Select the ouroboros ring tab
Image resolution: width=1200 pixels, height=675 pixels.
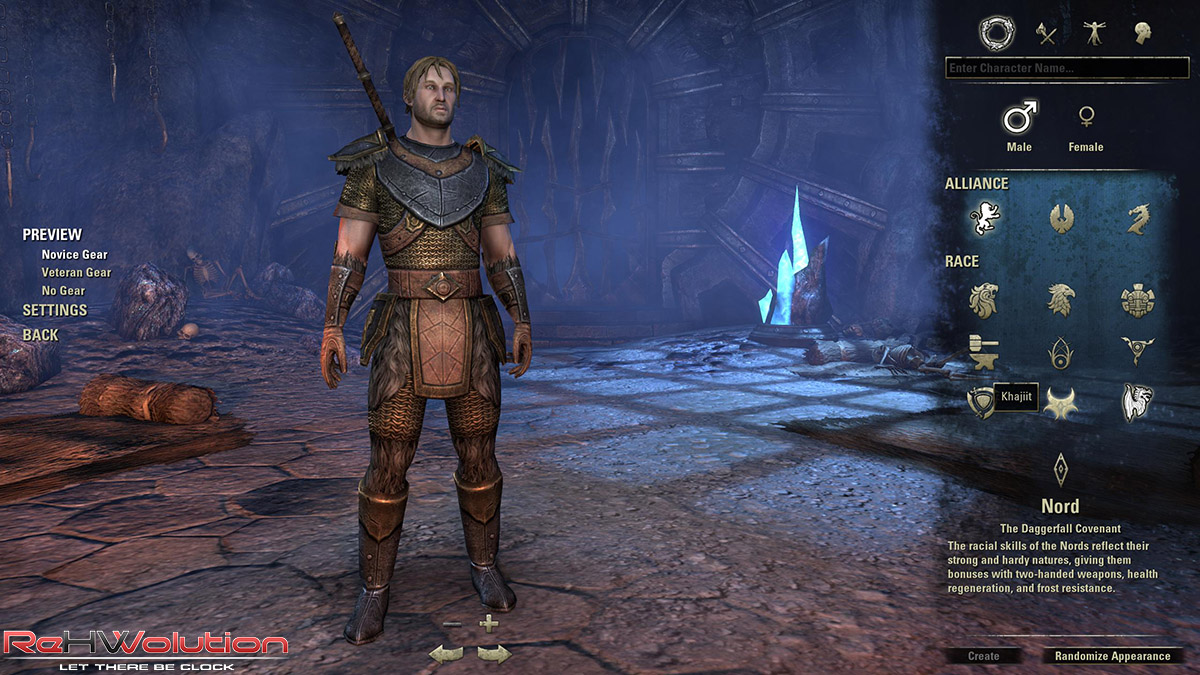click(x=996, y=33)
